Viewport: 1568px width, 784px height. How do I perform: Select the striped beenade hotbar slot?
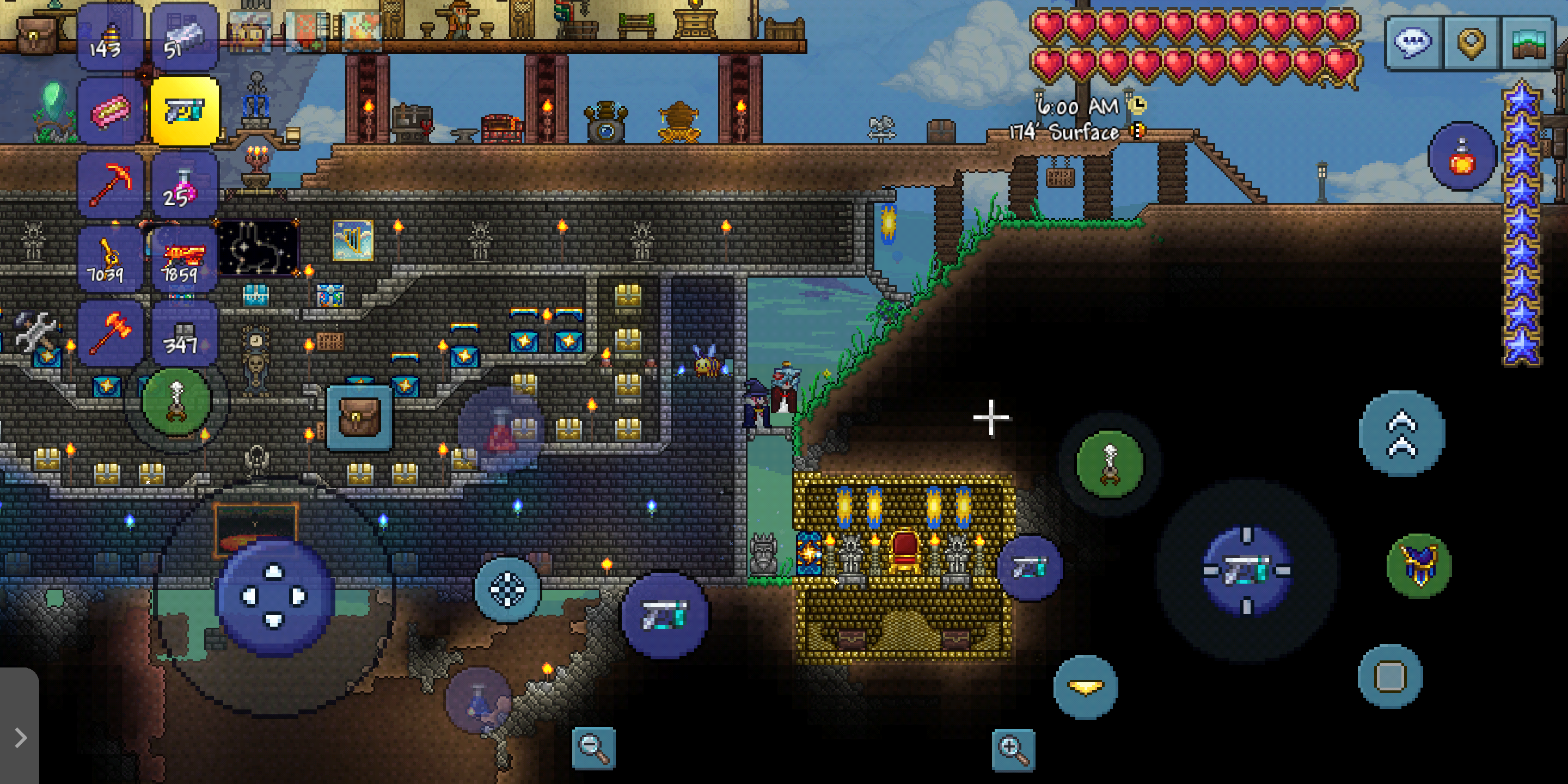click(x=110, y=36)
